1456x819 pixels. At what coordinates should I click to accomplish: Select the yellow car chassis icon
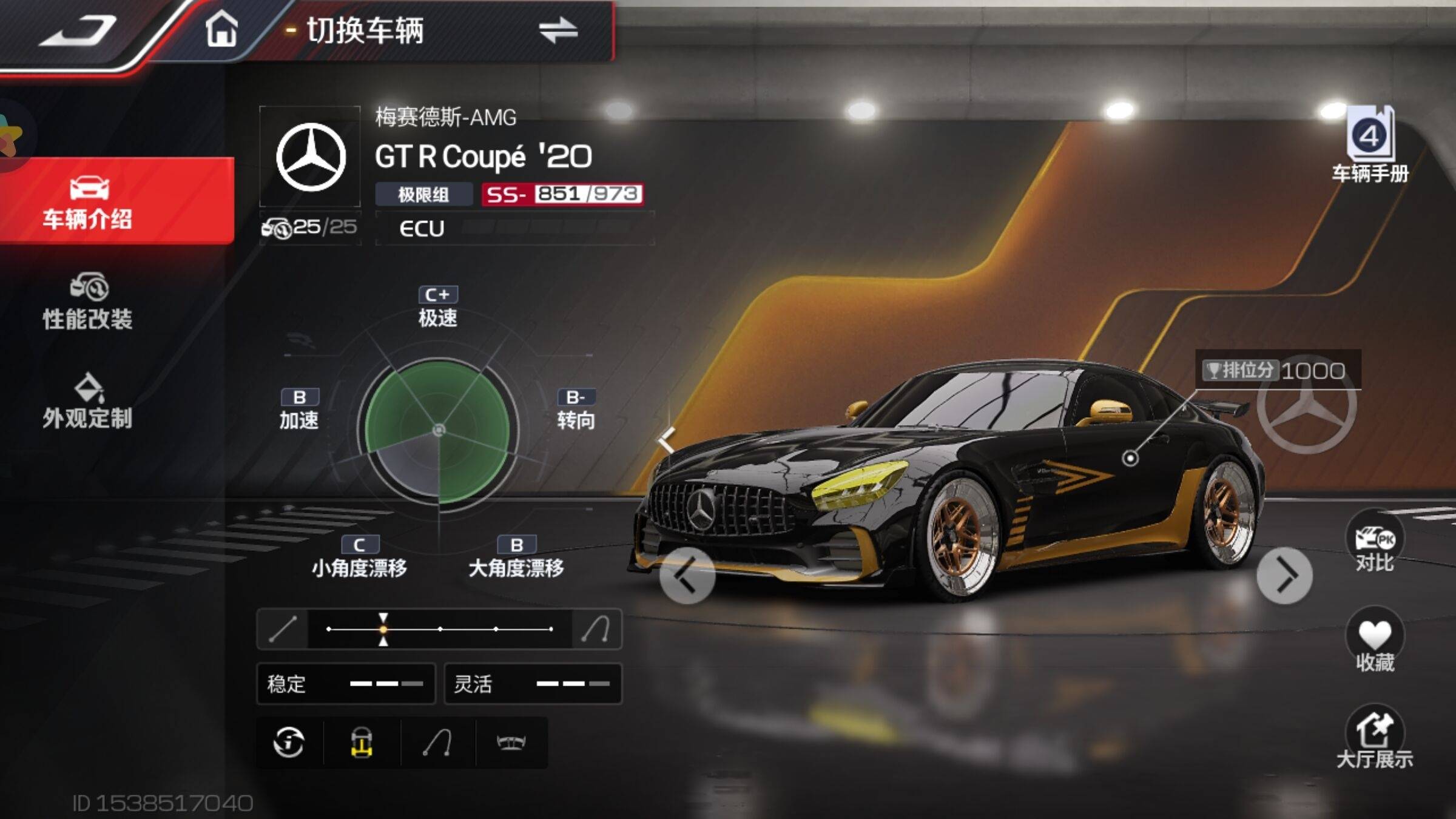[362, 742]
